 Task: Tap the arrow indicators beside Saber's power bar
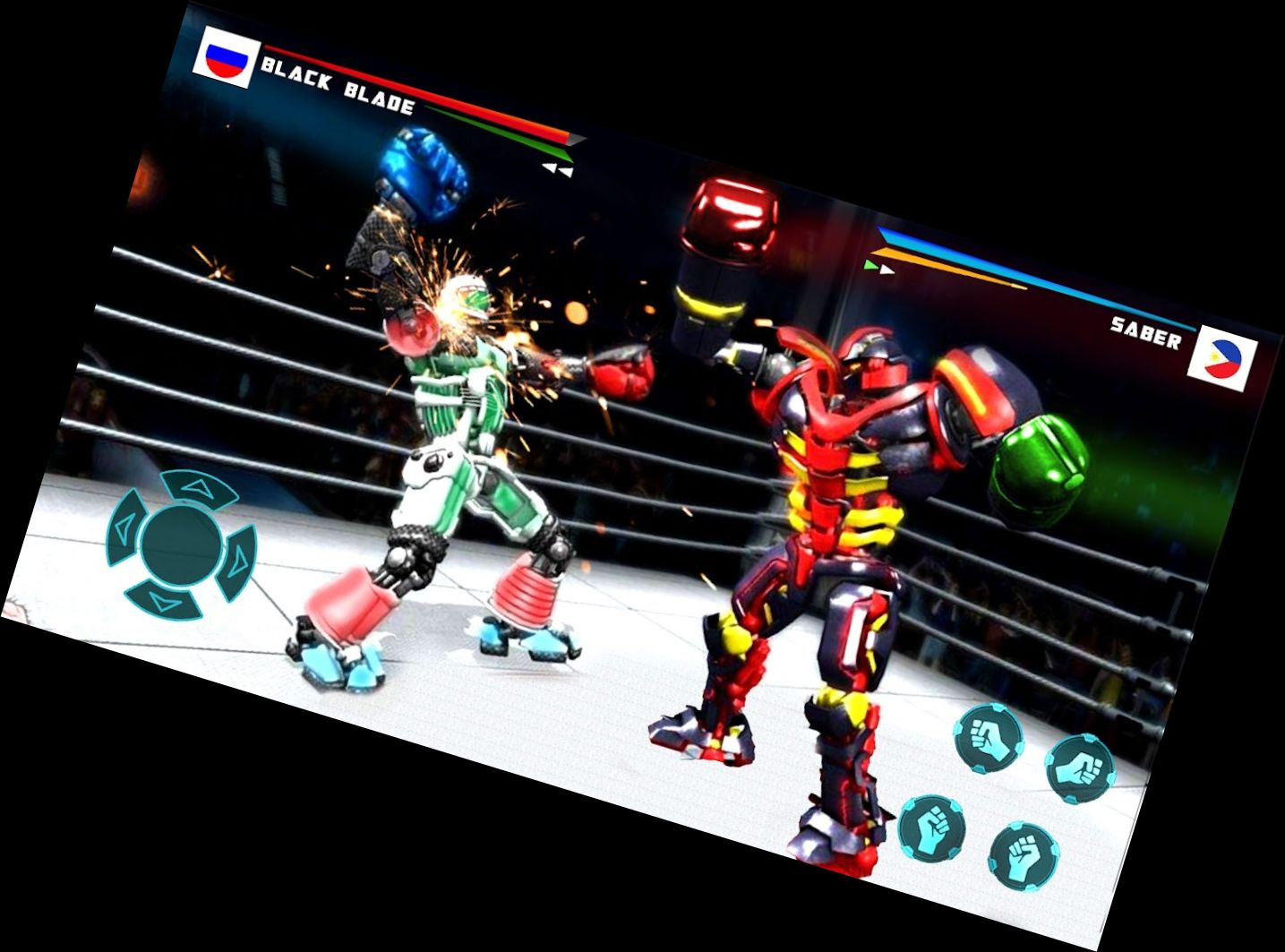879,267
